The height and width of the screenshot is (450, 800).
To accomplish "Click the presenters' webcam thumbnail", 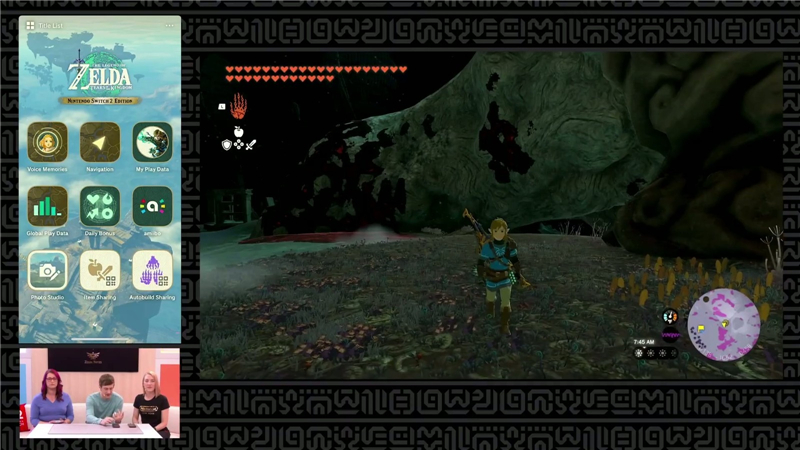I will point(100,393).
